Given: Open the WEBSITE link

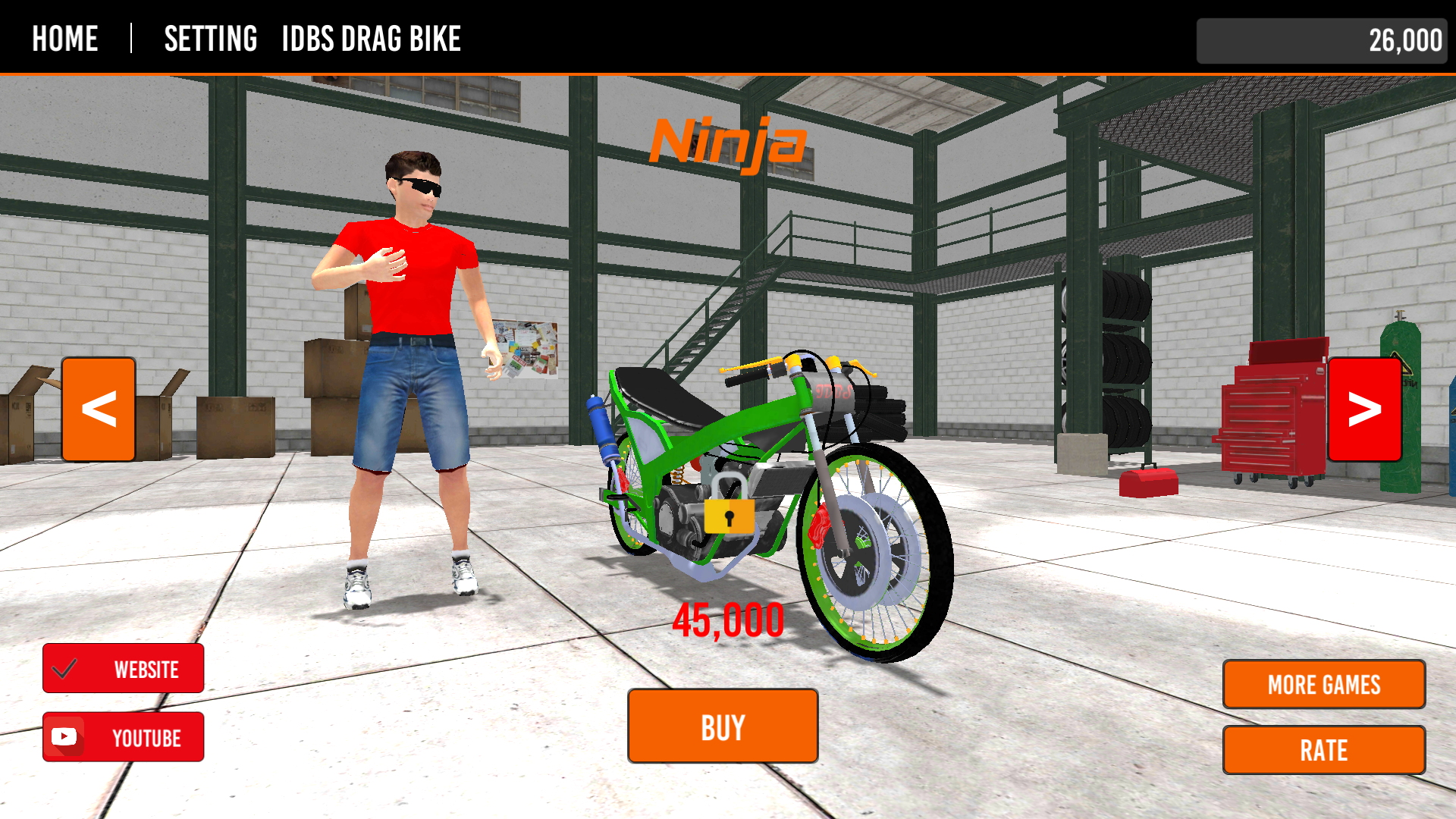Looking at the screenshot, I should 124,669.
